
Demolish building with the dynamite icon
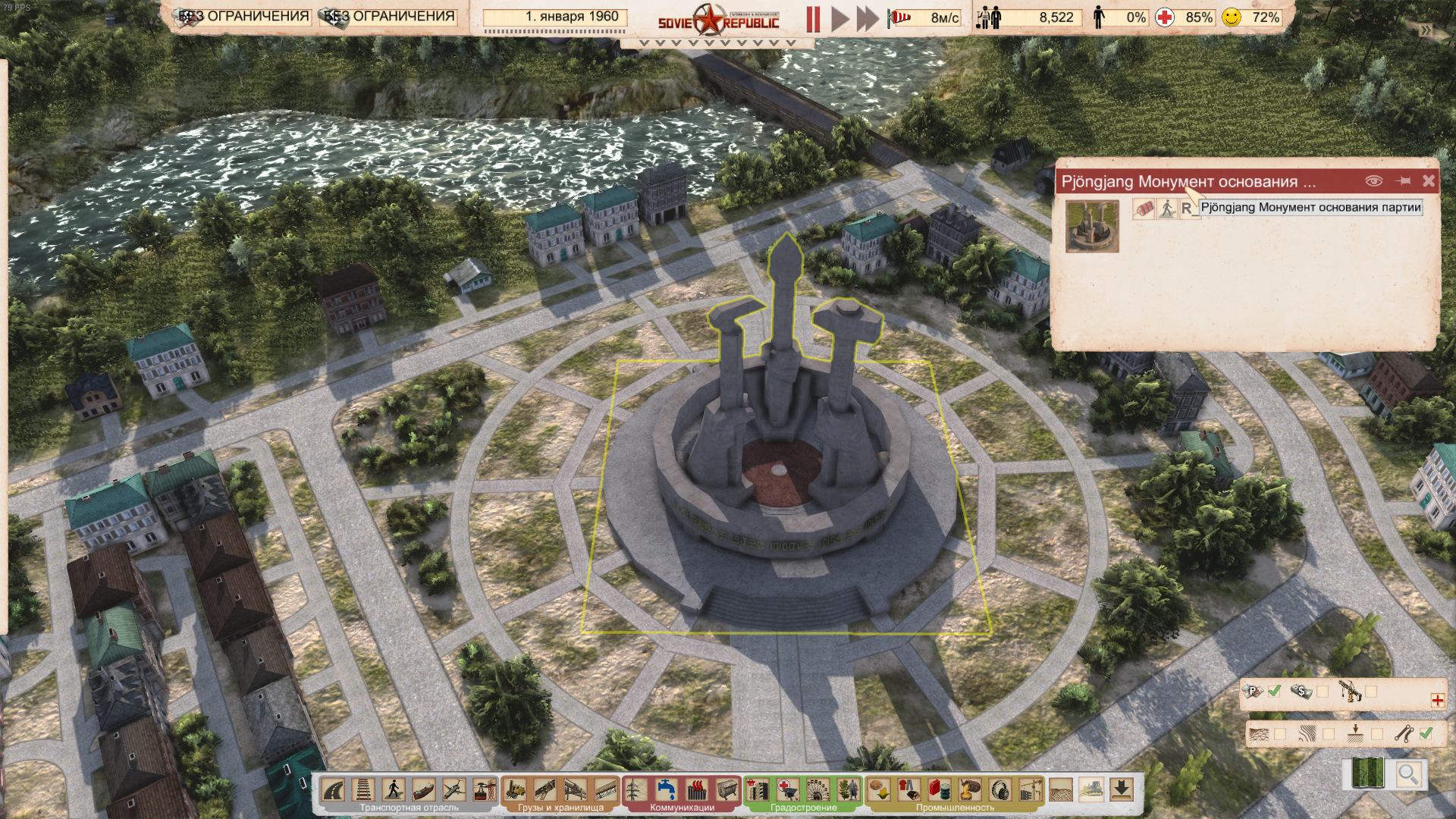(1143, 209)
